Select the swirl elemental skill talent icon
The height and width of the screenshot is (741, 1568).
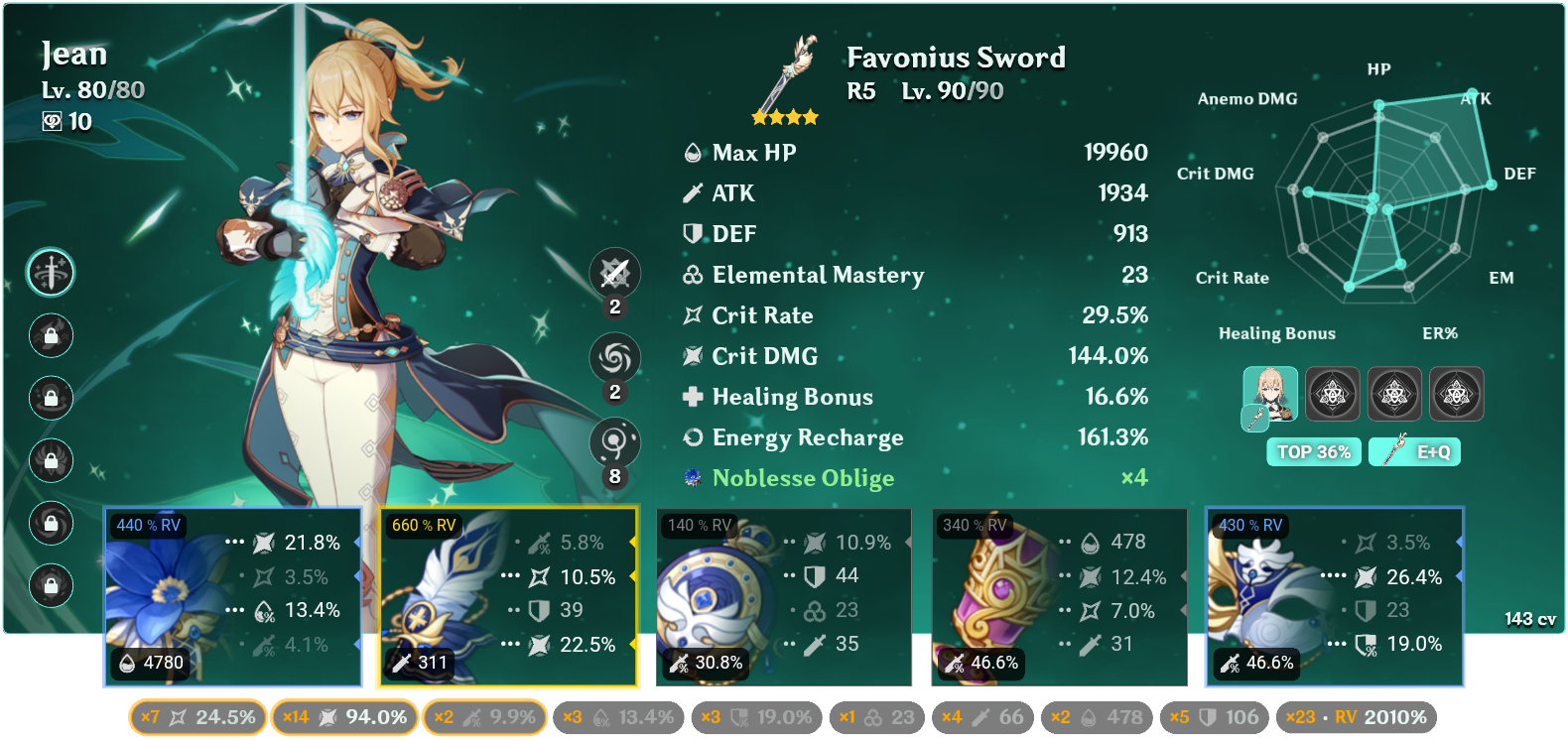(x=614, y=357)
